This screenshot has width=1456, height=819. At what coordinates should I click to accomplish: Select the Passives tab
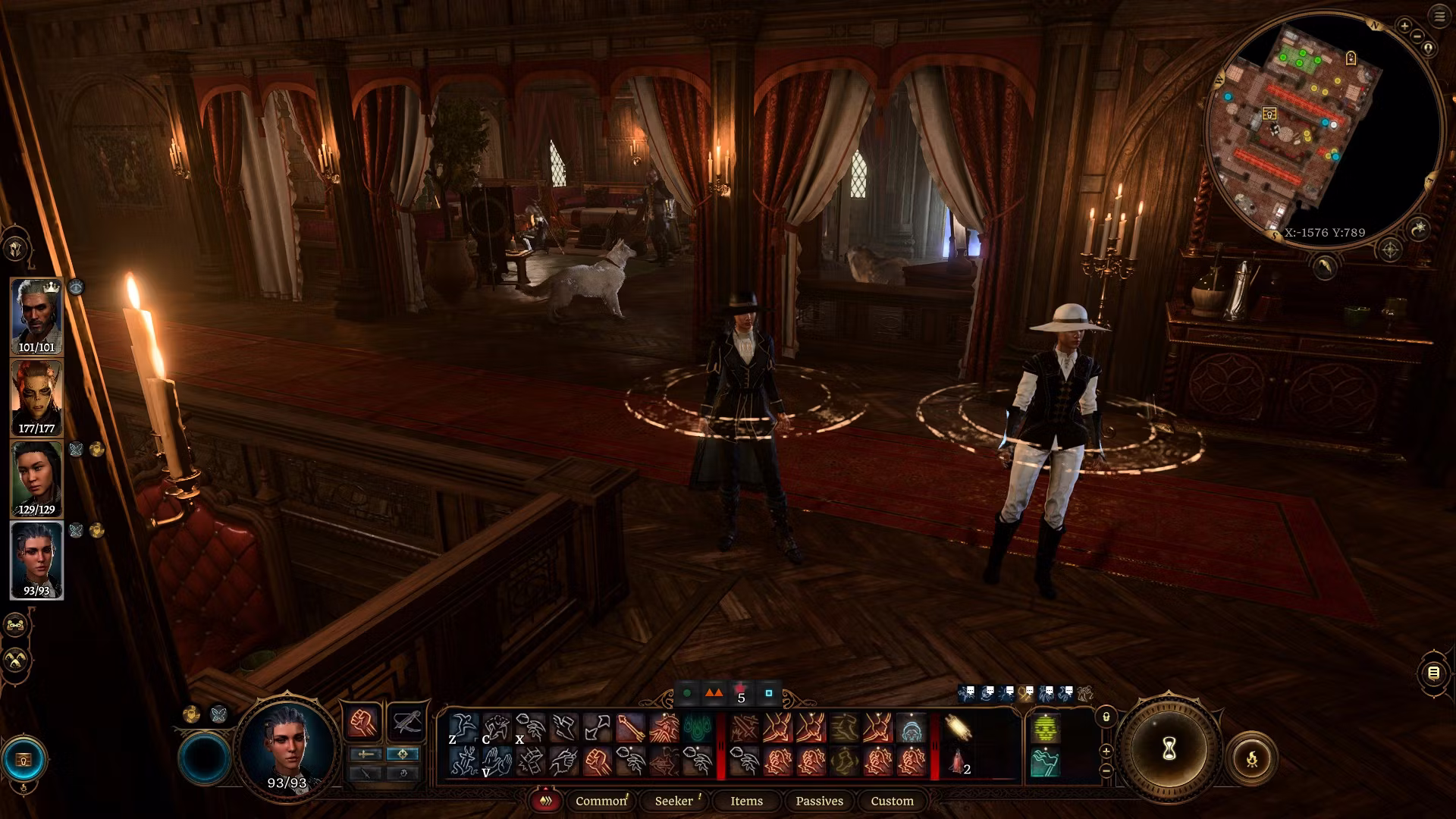819,801
